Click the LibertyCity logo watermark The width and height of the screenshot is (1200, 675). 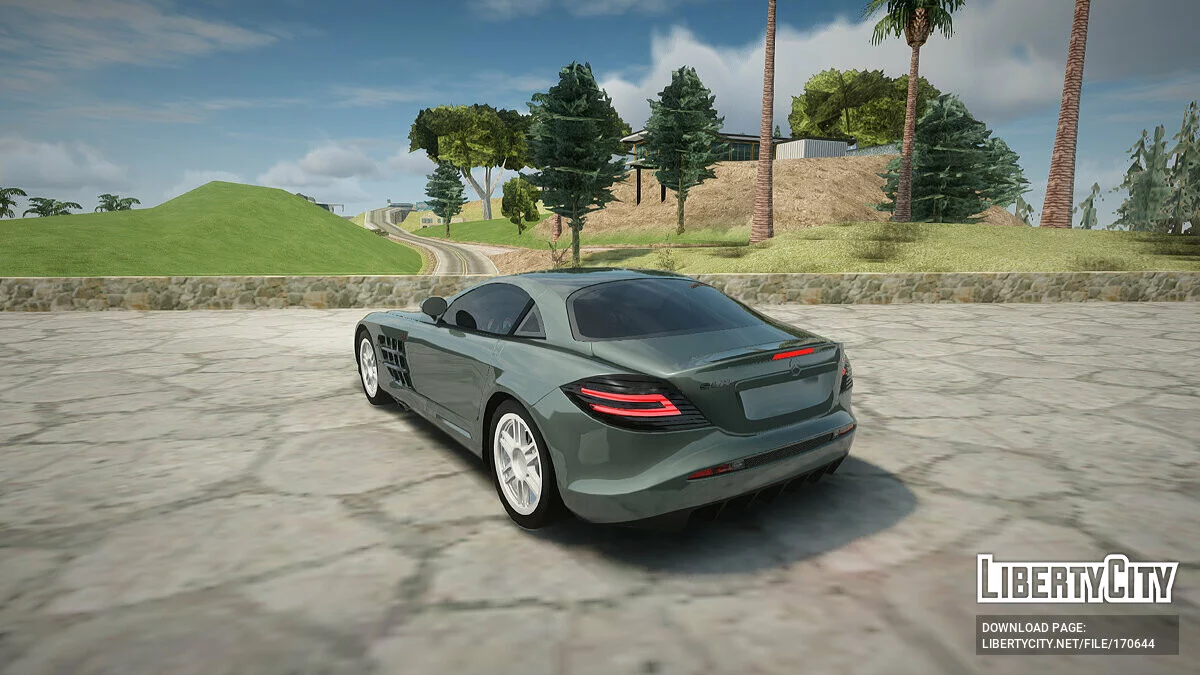click(x=1077, y=579)
